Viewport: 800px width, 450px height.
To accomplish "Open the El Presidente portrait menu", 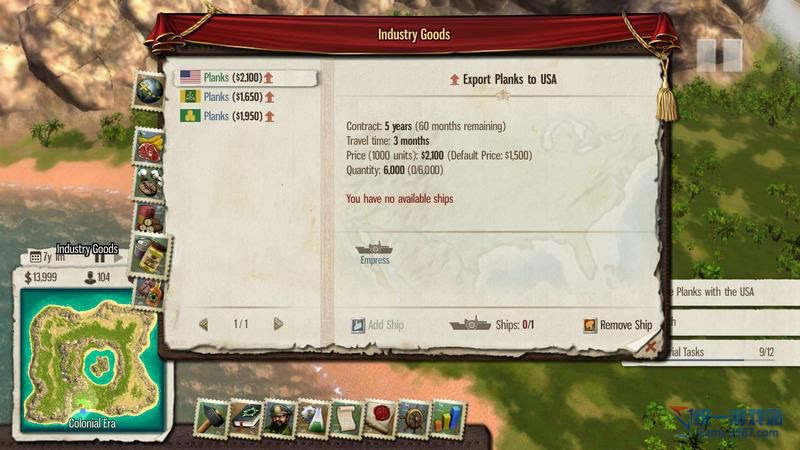I will coord(280,418).
